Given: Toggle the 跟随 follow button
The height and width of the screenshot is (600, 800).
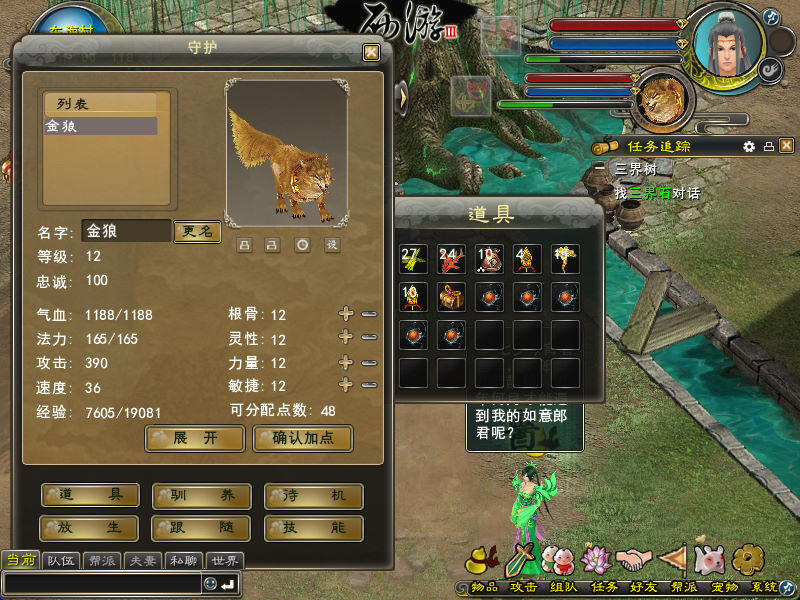Looking at the screenshot, I should 201,527.
